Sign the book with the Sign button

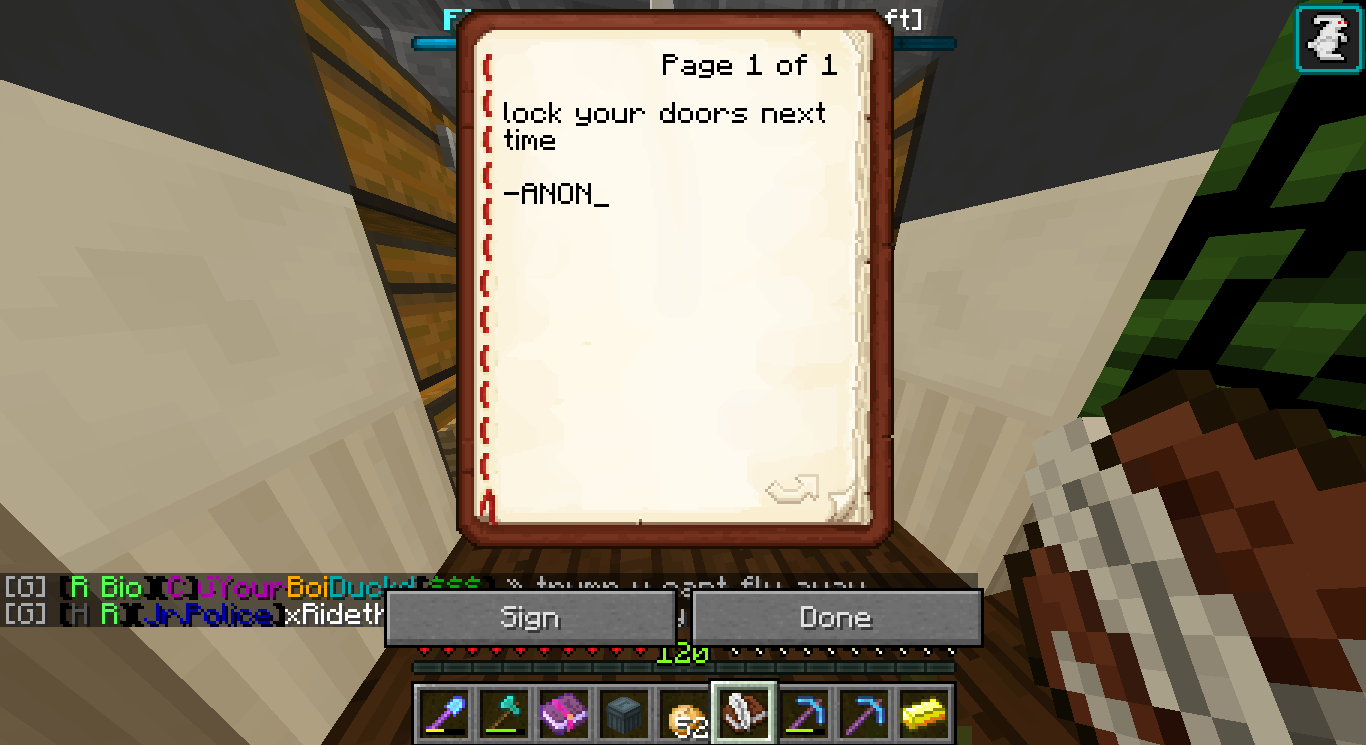click(x=530, y=618)
